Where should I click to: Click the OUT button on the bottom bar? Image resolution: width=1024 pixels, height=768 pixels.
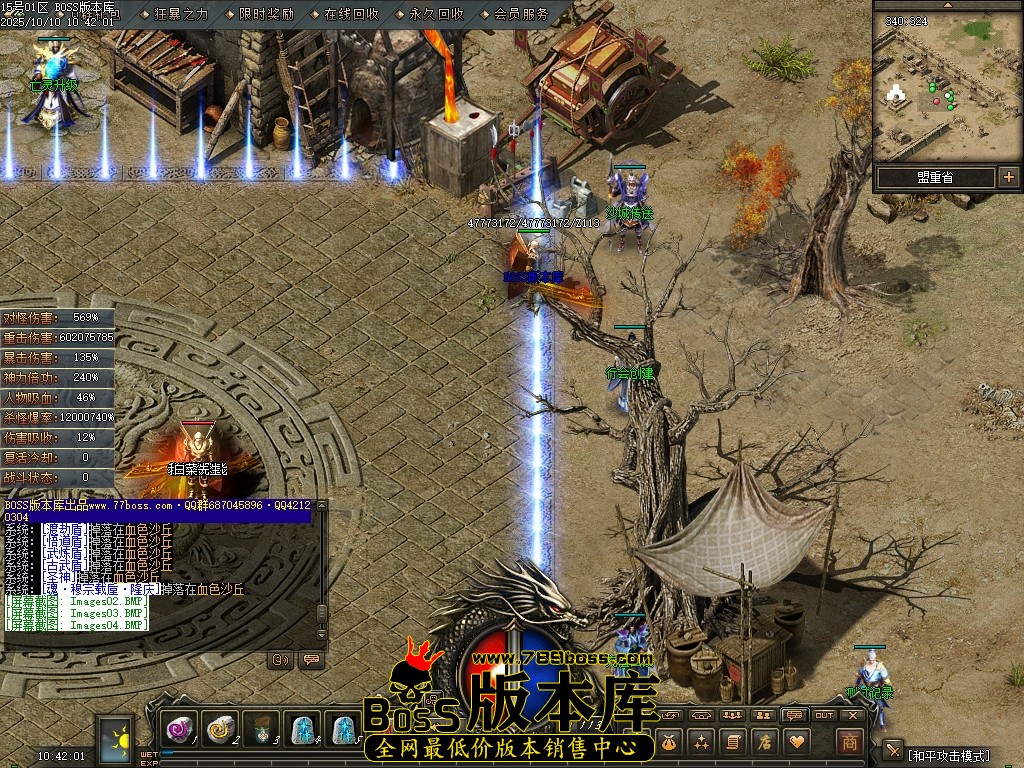click(x=824, y=715)
